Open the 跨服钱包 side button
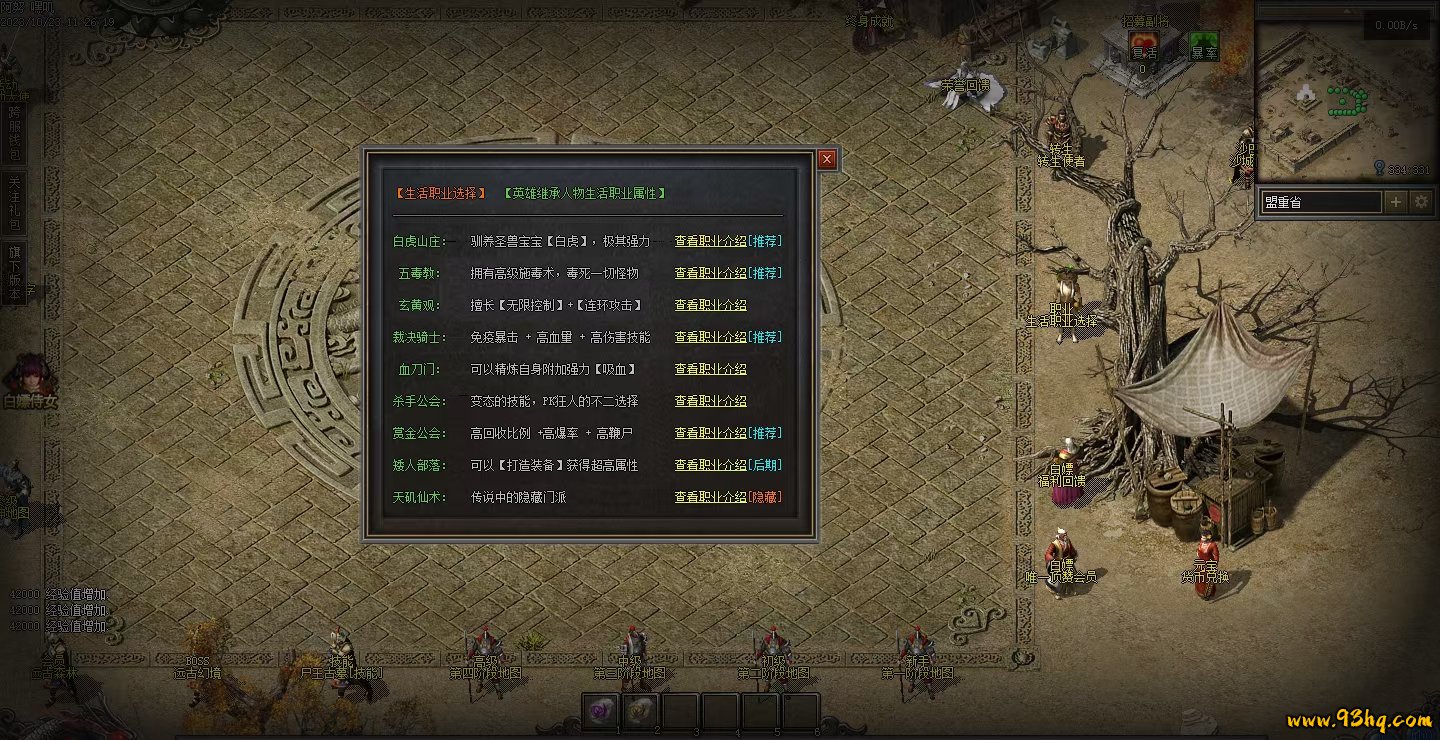 15,133
